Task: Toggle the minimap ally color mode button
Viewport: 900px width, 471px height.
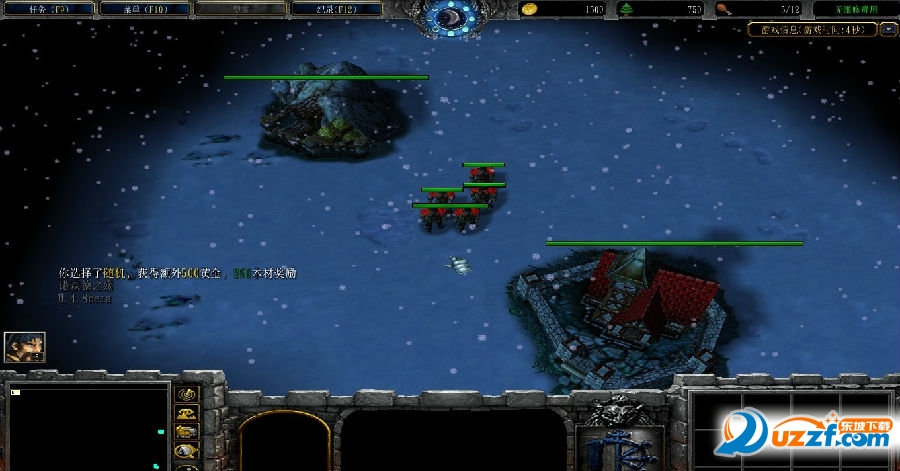Action: coord(187,432)
